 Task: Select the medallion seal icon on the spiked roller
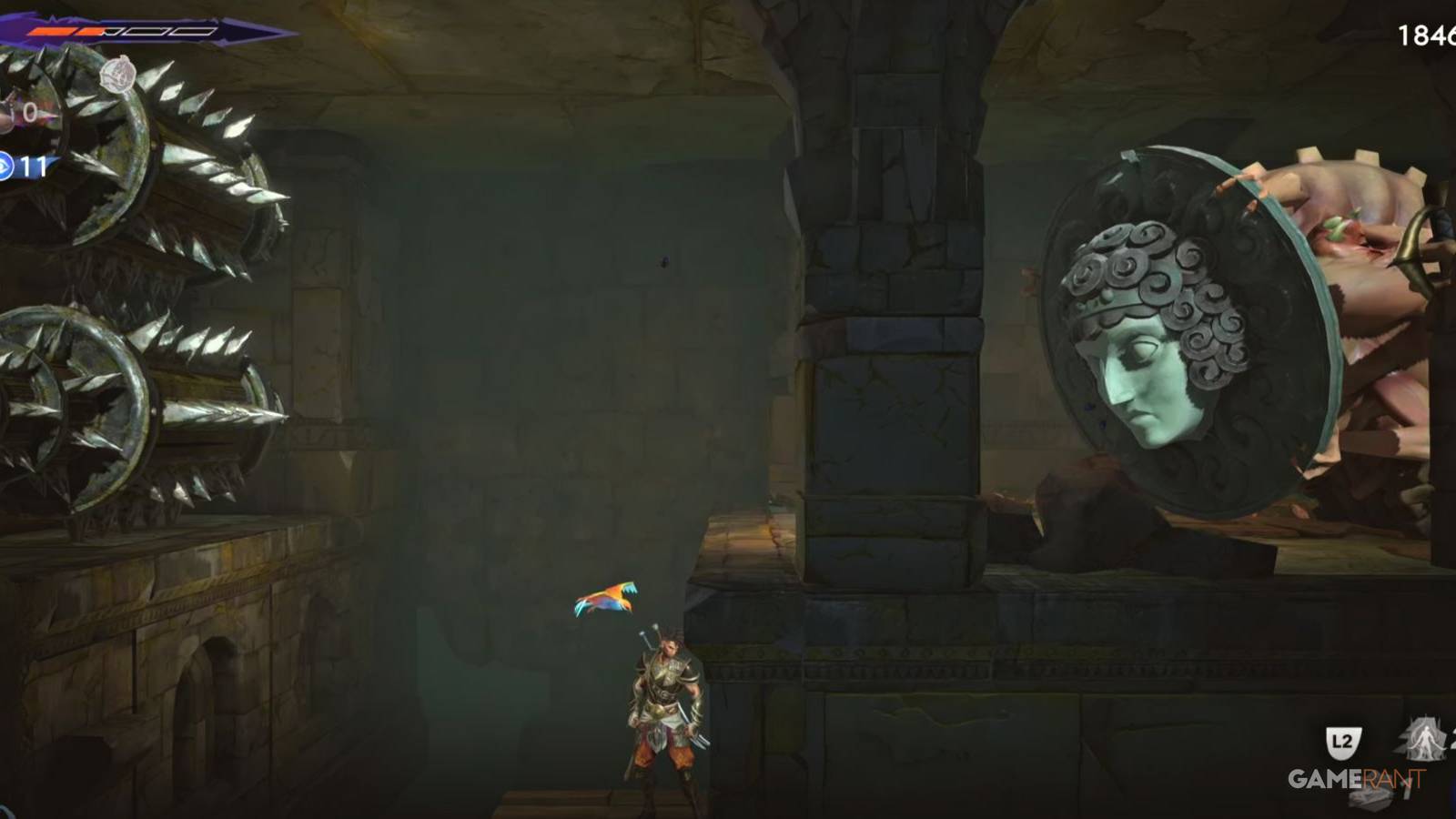coord(119,74)
